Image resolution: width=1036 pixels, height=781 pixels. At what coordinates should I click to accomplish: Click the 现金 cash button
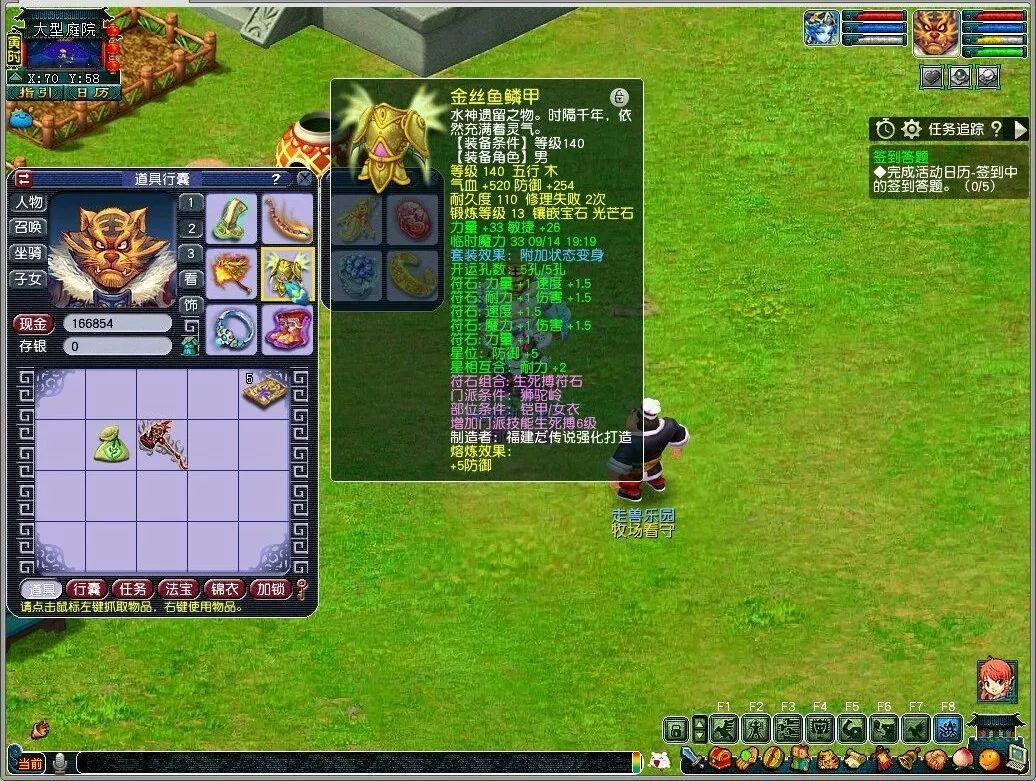32,324
